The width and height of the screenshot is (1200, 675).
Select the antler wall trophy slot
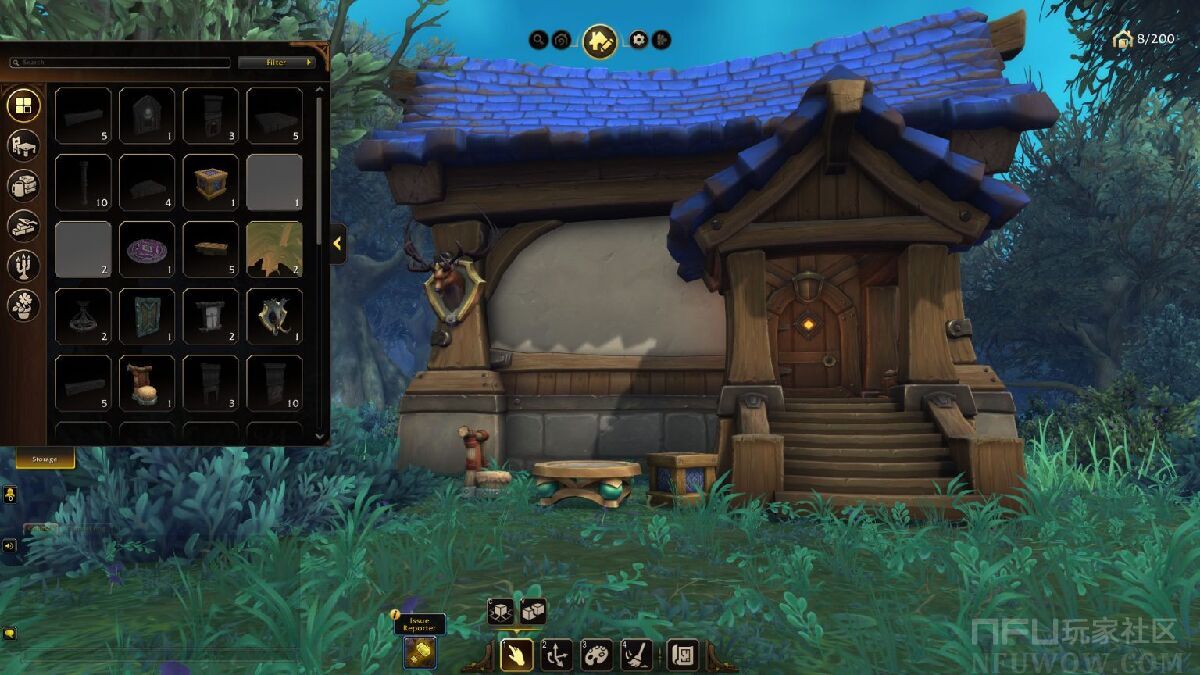click(x=275, y=316)
